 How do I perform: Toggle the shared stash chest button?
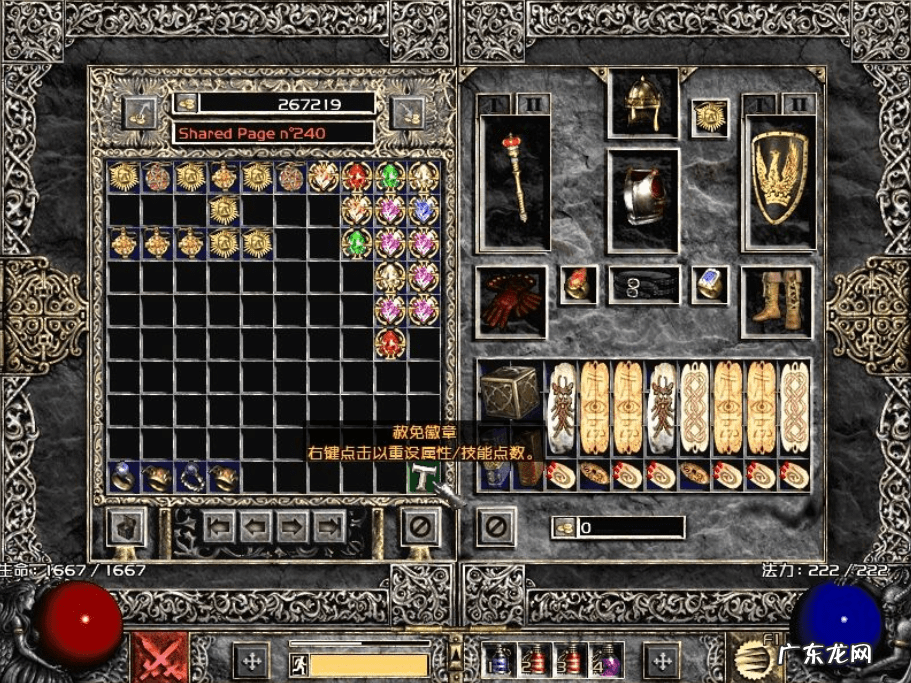coord(127,523)
